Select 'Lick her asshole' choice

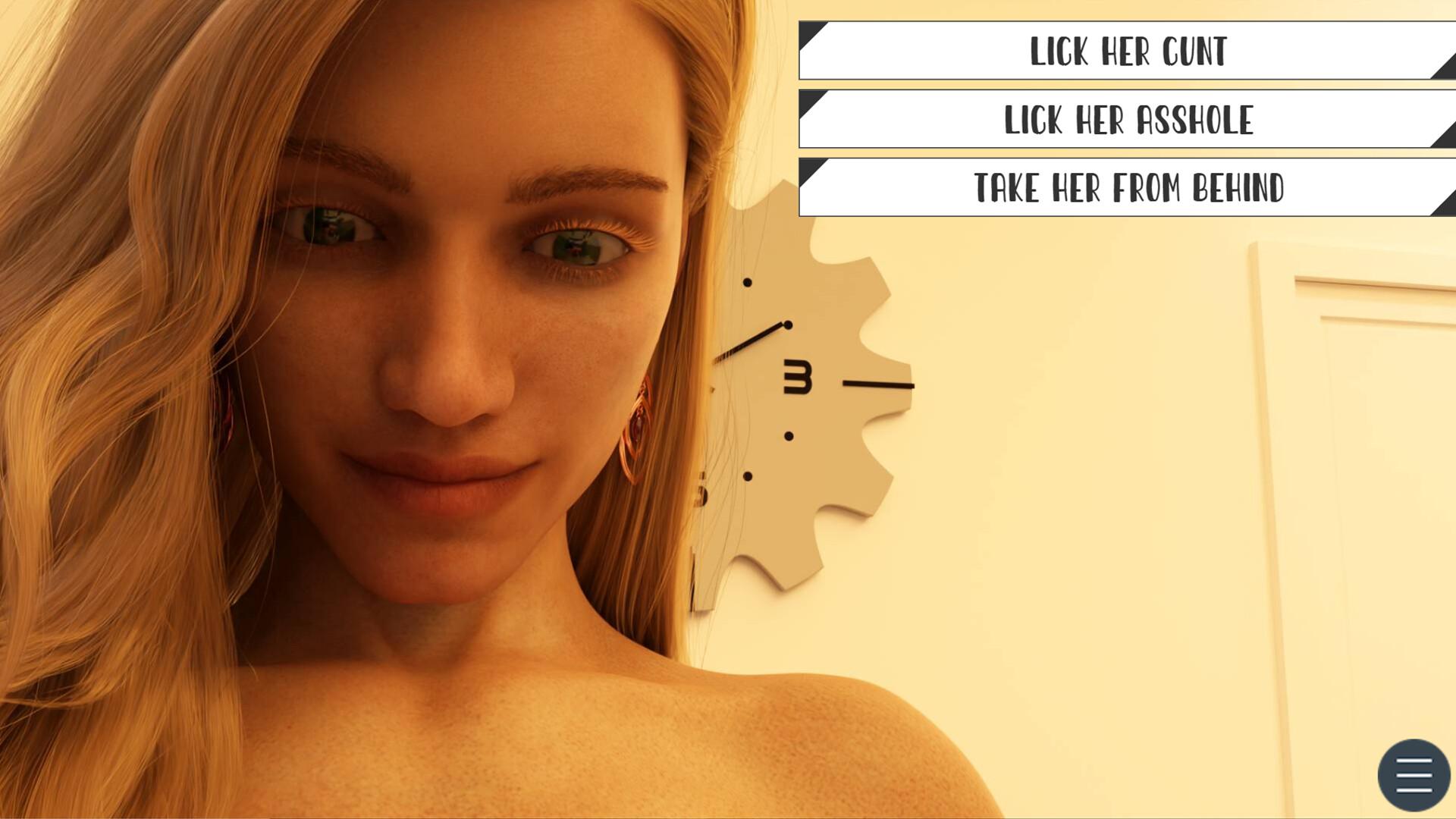pos(1127,119)
